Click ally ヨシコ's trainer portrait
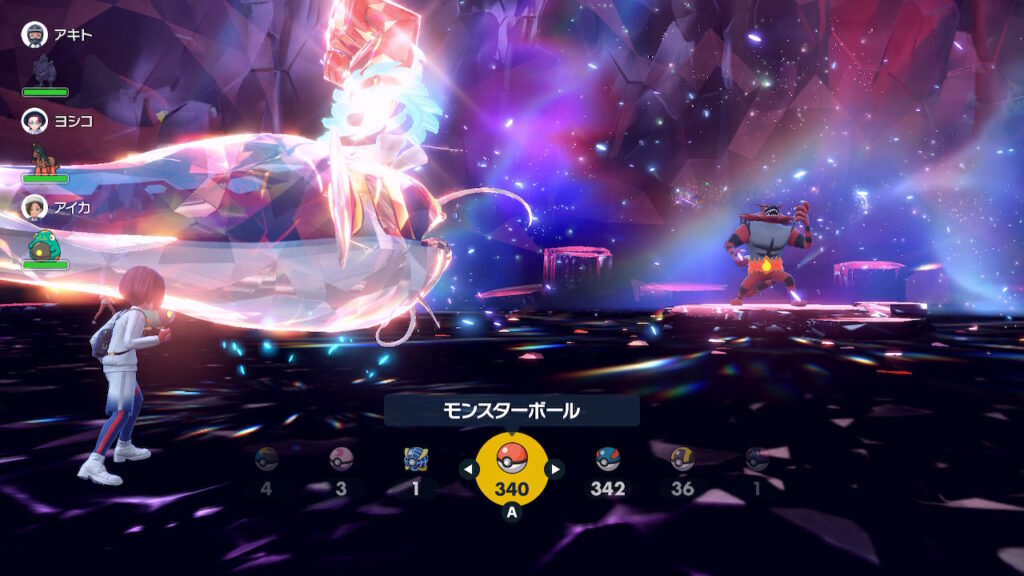Viewport: 1024px width, 576px height. (x=35, y=121)
